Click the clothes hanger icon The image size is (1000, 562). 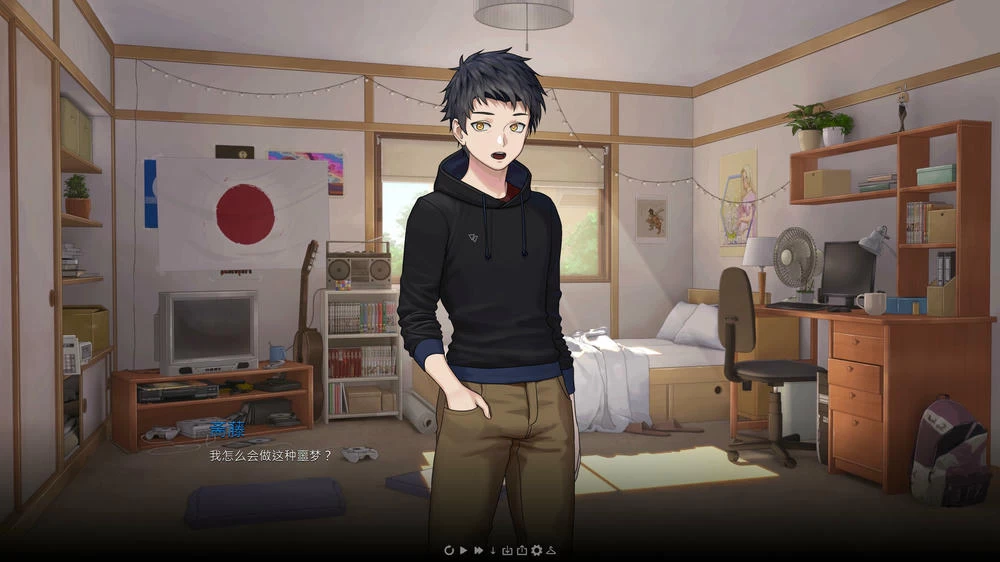click(550, 550)
